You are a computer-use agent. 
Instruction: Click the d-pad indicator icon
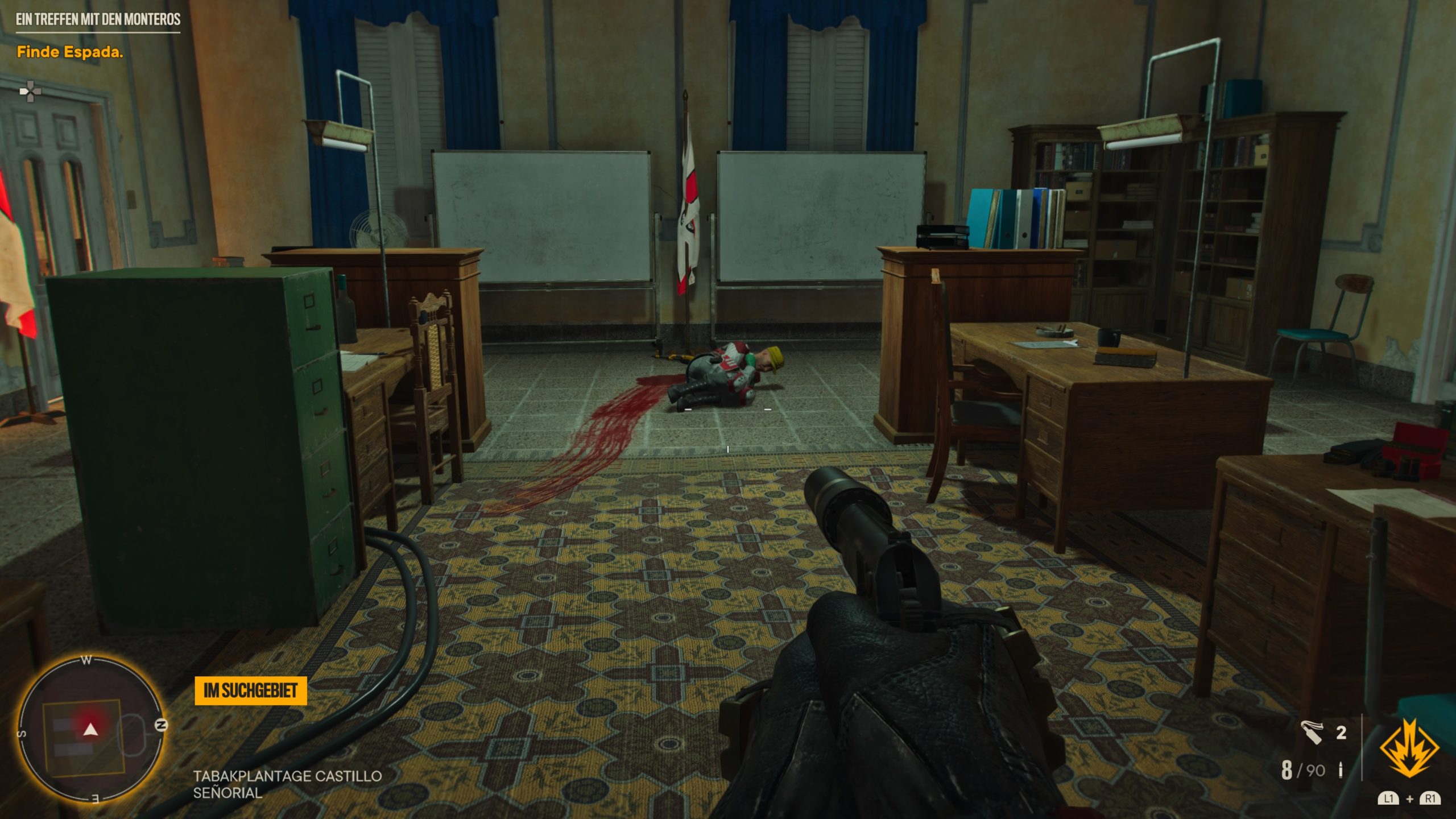click(x=30, y=91)
